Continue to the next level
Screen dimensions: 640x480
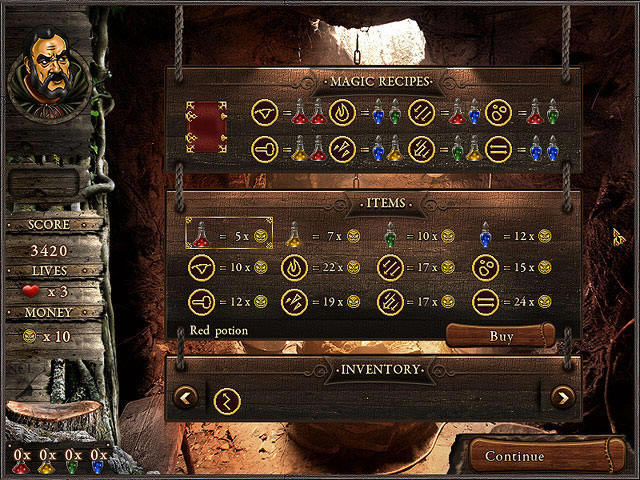[x=514, y=456]
